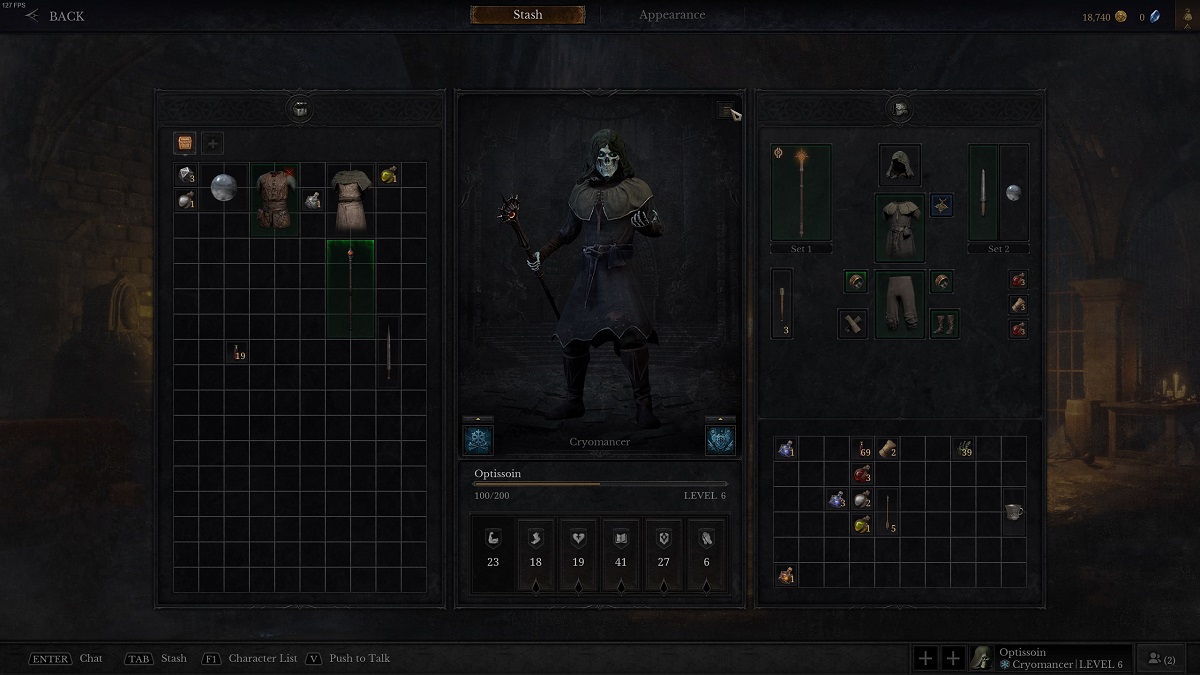
Task: Select the hooded robe in stash
Action: coord(351,199)
